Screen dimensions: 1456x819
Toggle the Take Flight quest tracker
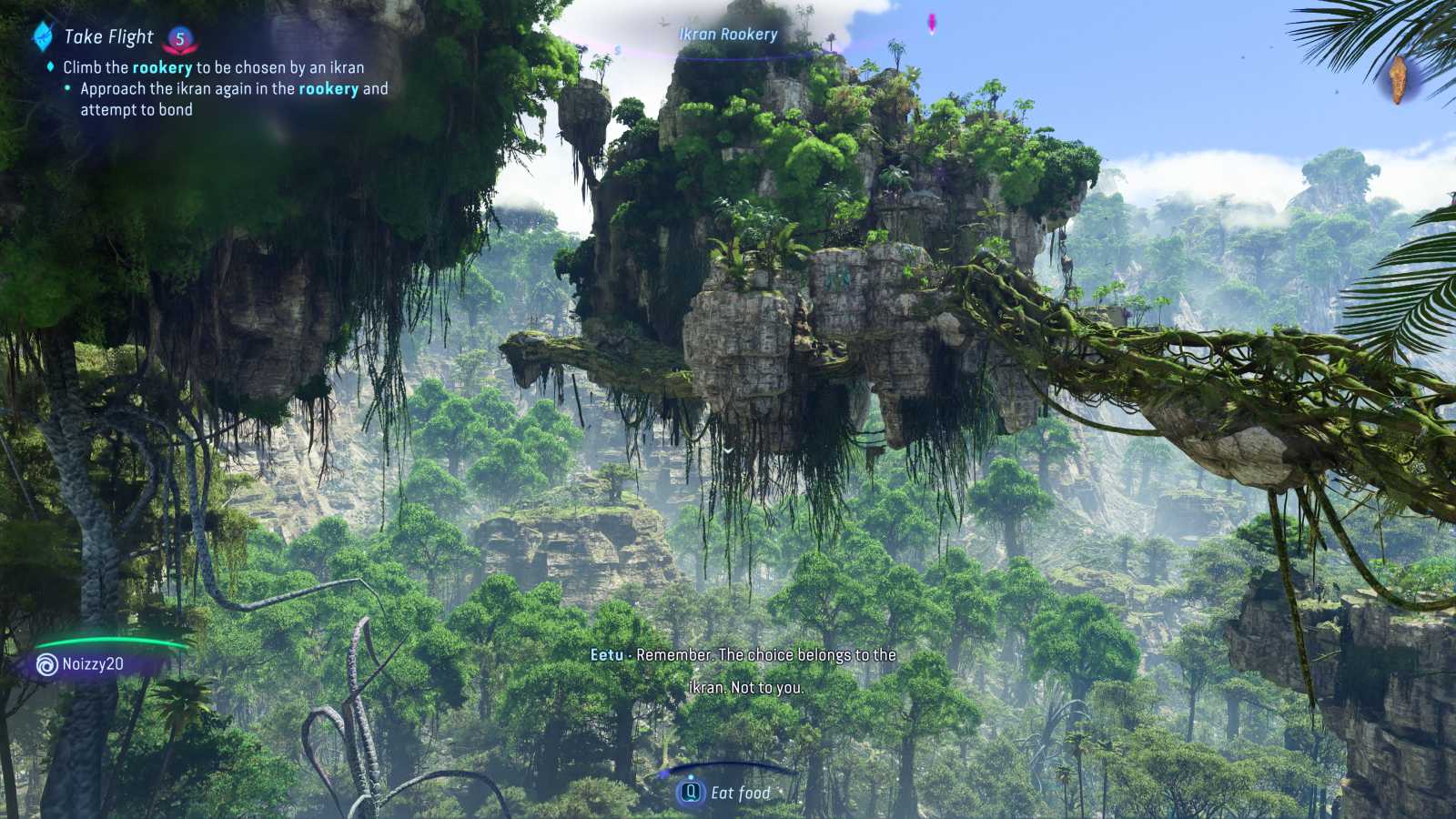[107, 37]
